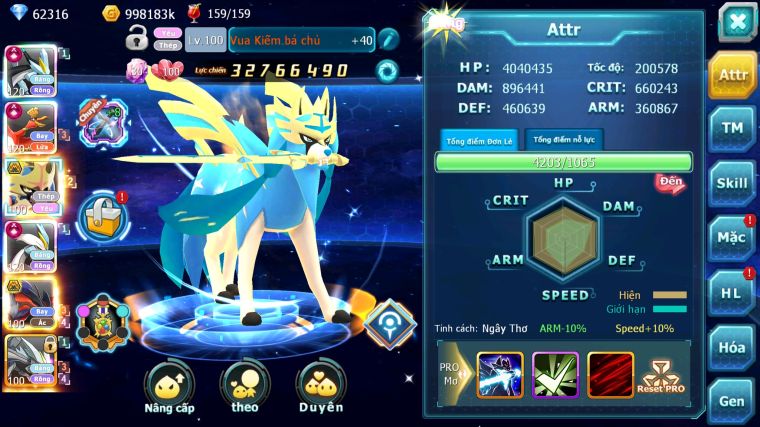Close the character panel with X
The image size is (760, 427).
(x=737, y=22)
